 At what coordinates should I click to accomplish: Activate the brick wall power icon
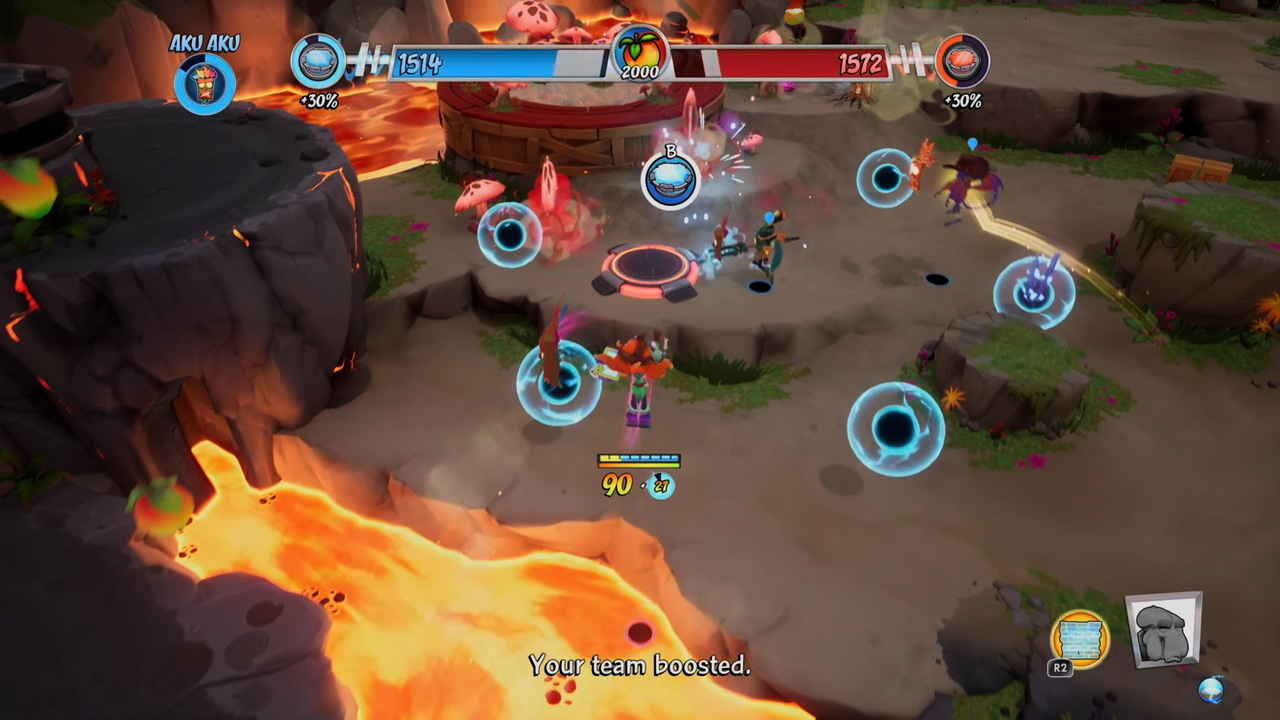coord(1080,639)
